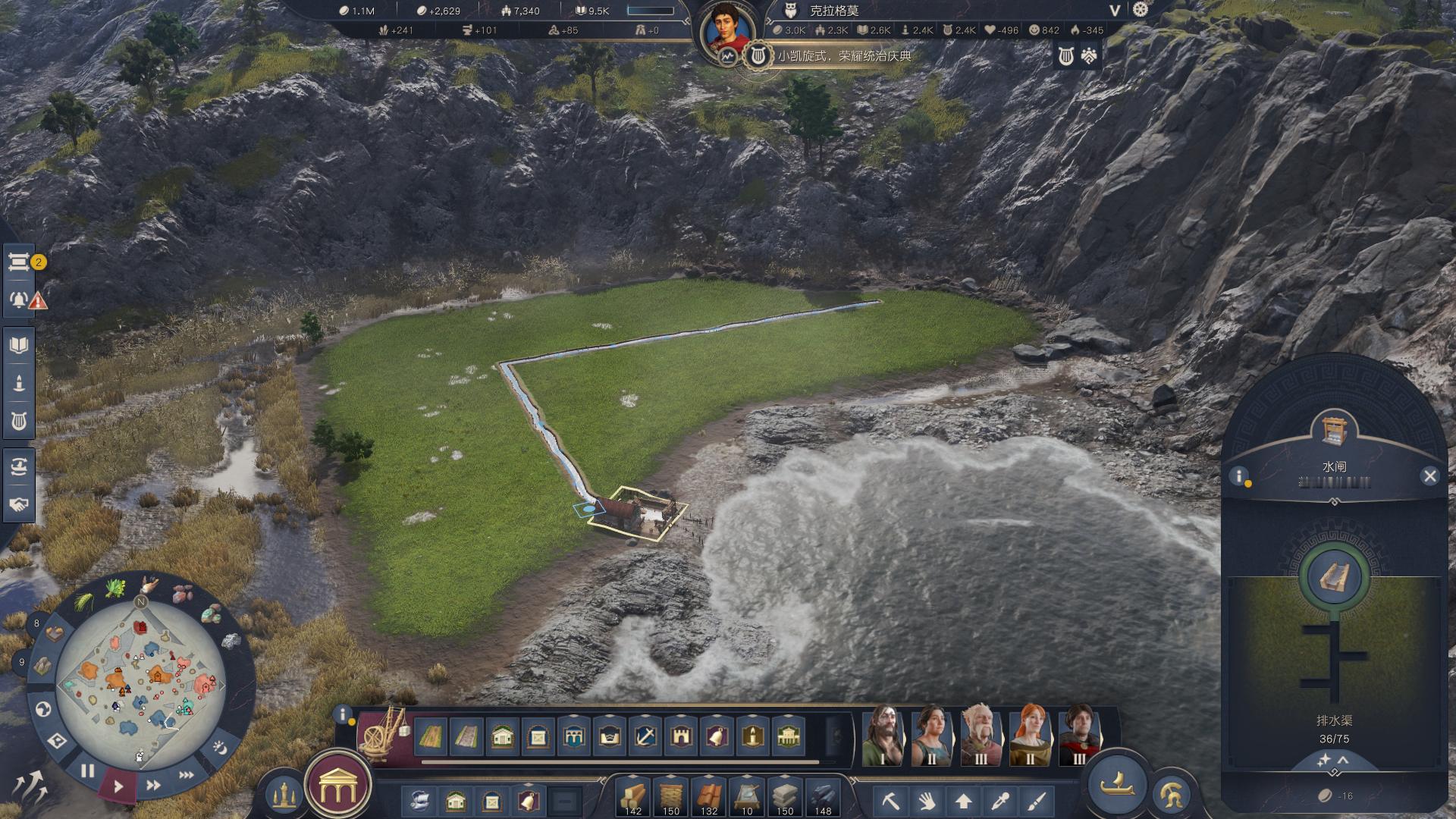The height and width of the screenshot is (819, 1456).
Task: Set game speed to double fast-forward
Action: (152, 785)
